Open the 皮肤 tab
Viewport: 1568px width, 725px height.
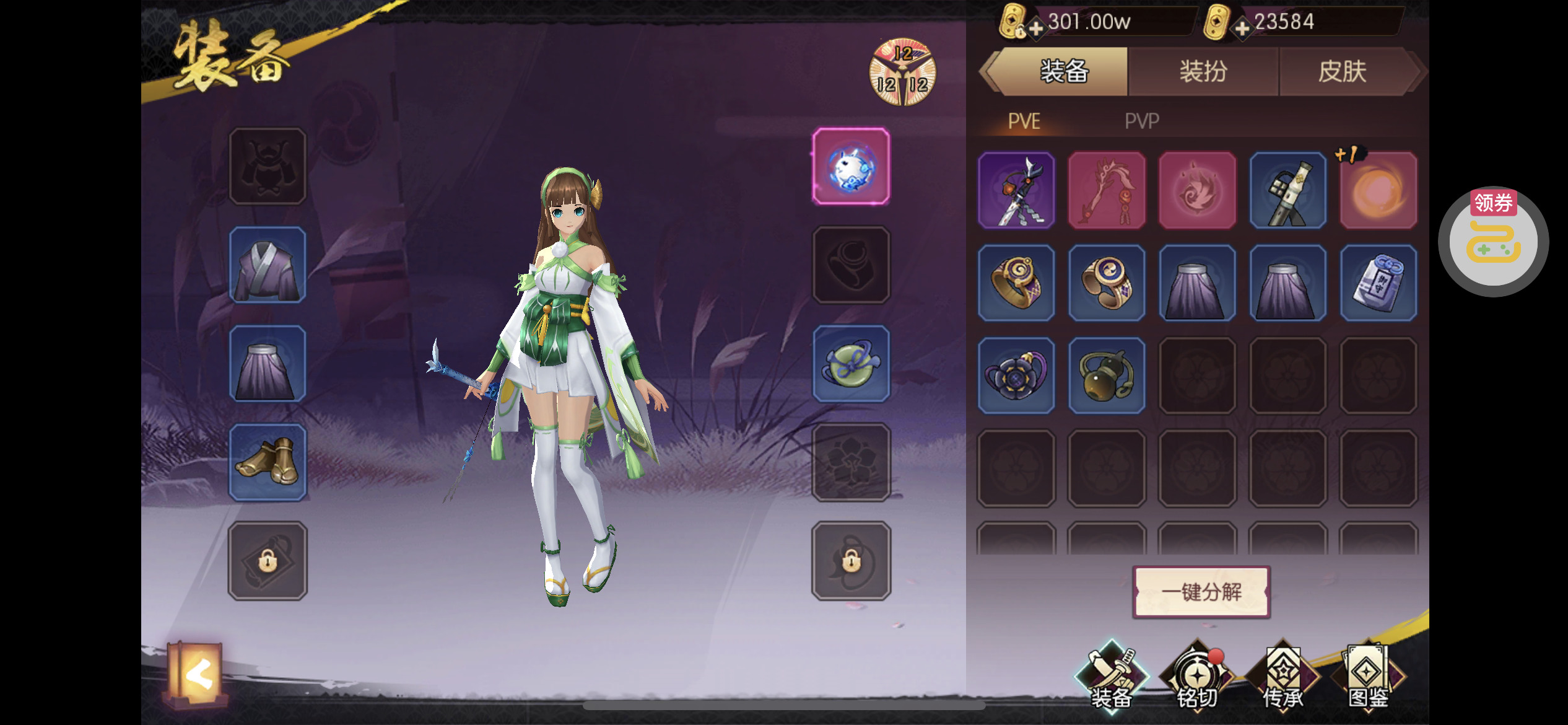click(x=1342, y=72)
